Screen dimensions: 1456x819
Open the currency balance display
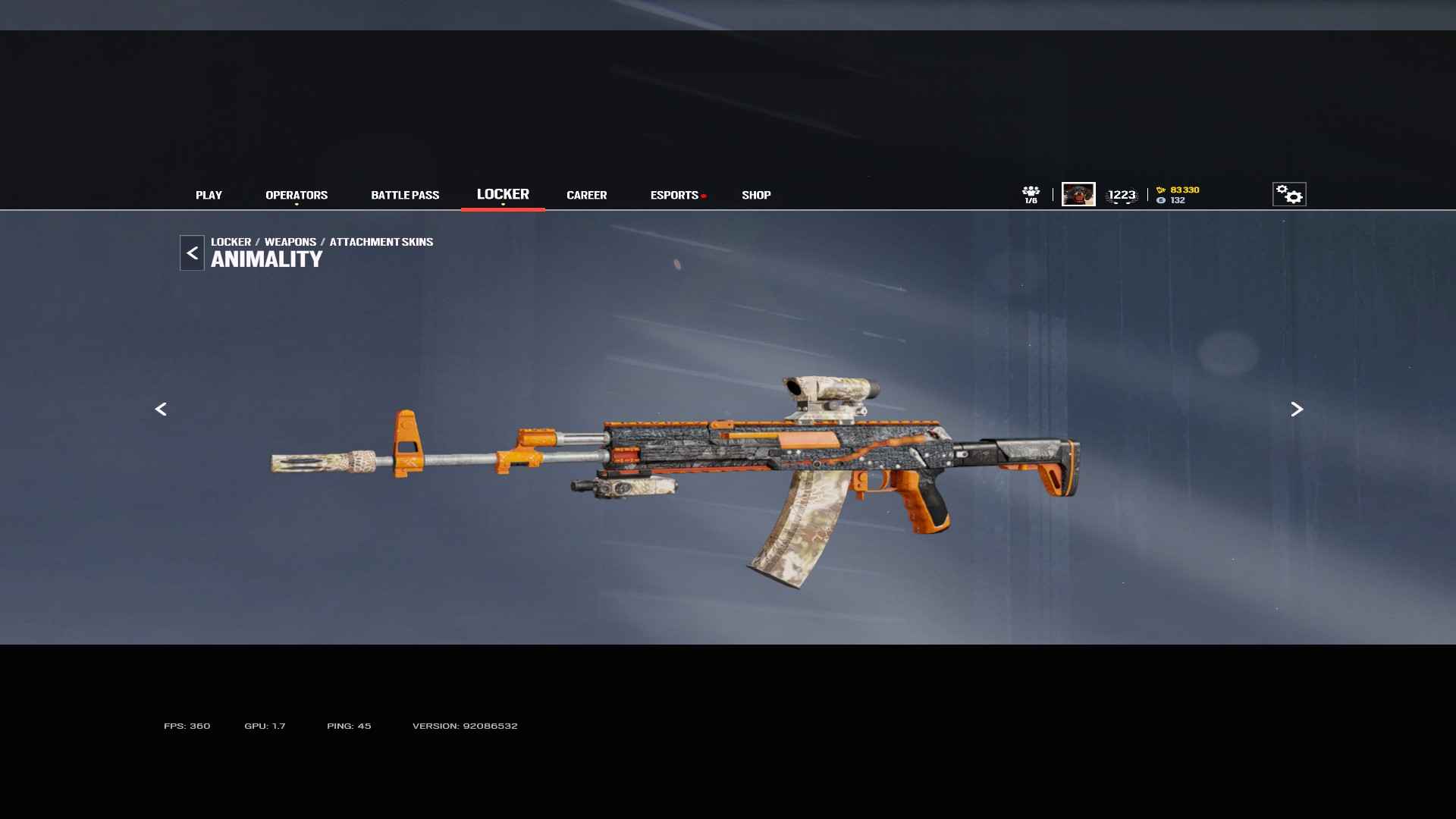pyautogui.click(x=1178, y=195)
